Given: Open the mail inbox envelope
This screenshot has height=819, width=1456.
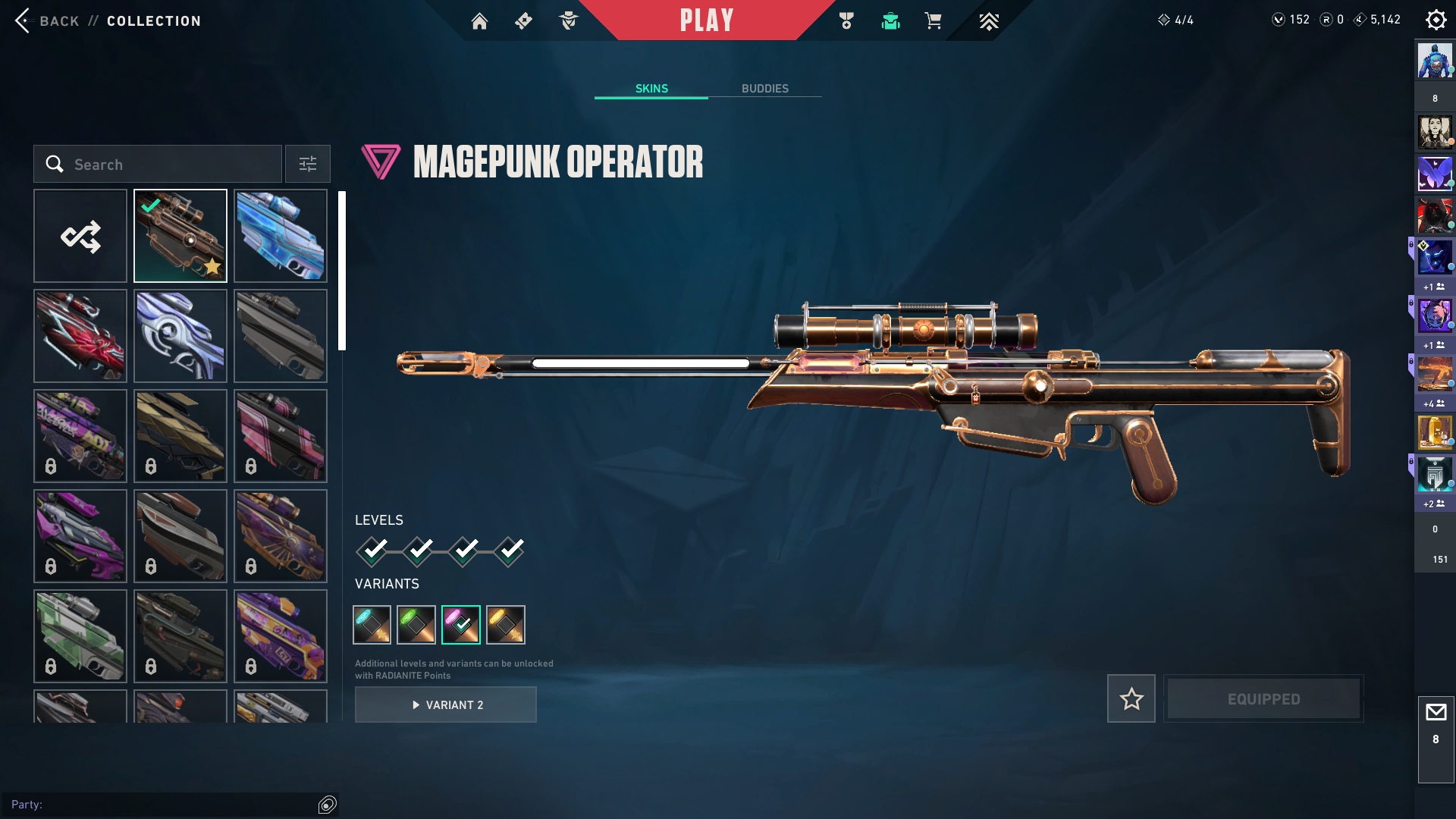Looking at the screenshot, I should [x=1436, y=713].
